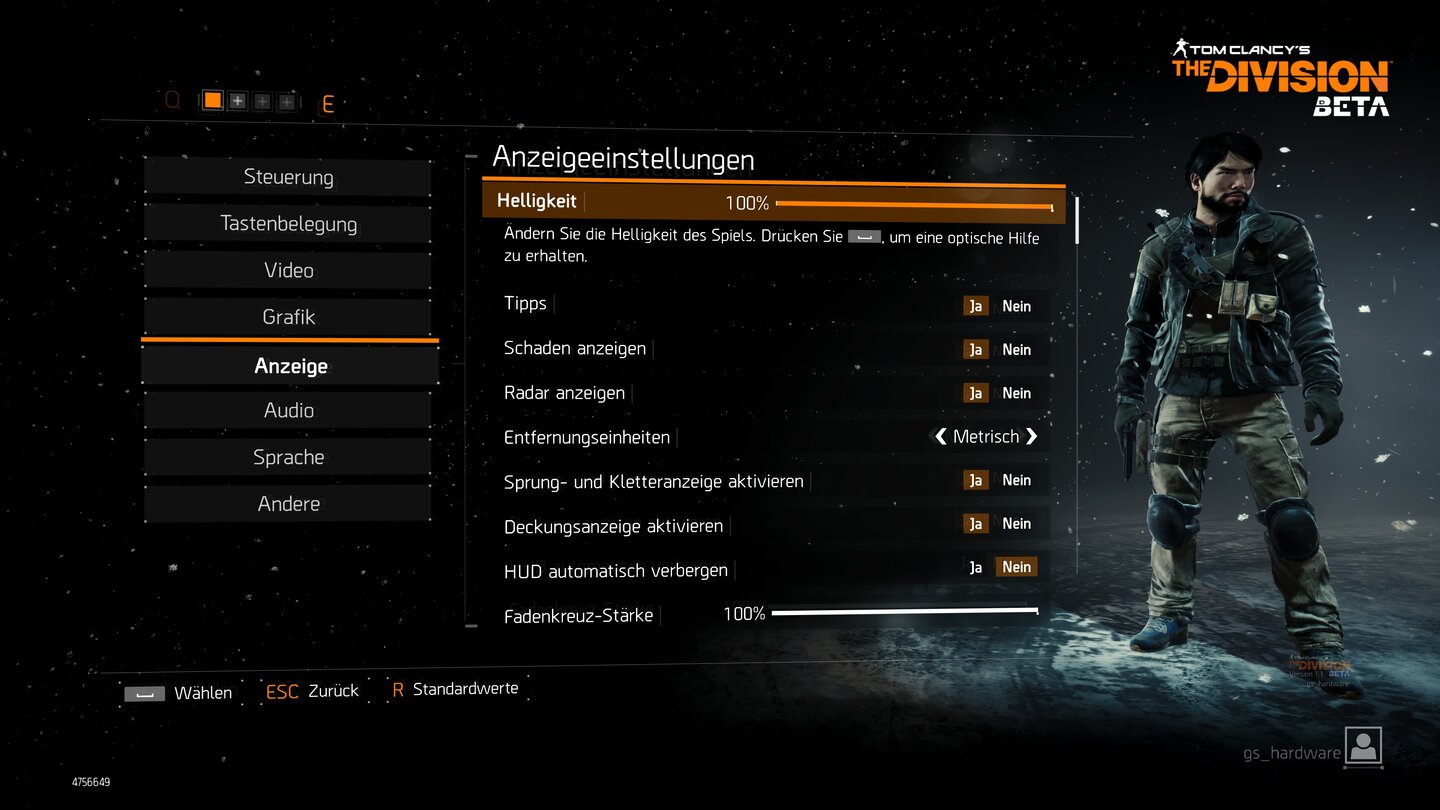Click the Enter key icon next to Wählen
Screen dimensions: 1440x810
(x=143, y=691)
